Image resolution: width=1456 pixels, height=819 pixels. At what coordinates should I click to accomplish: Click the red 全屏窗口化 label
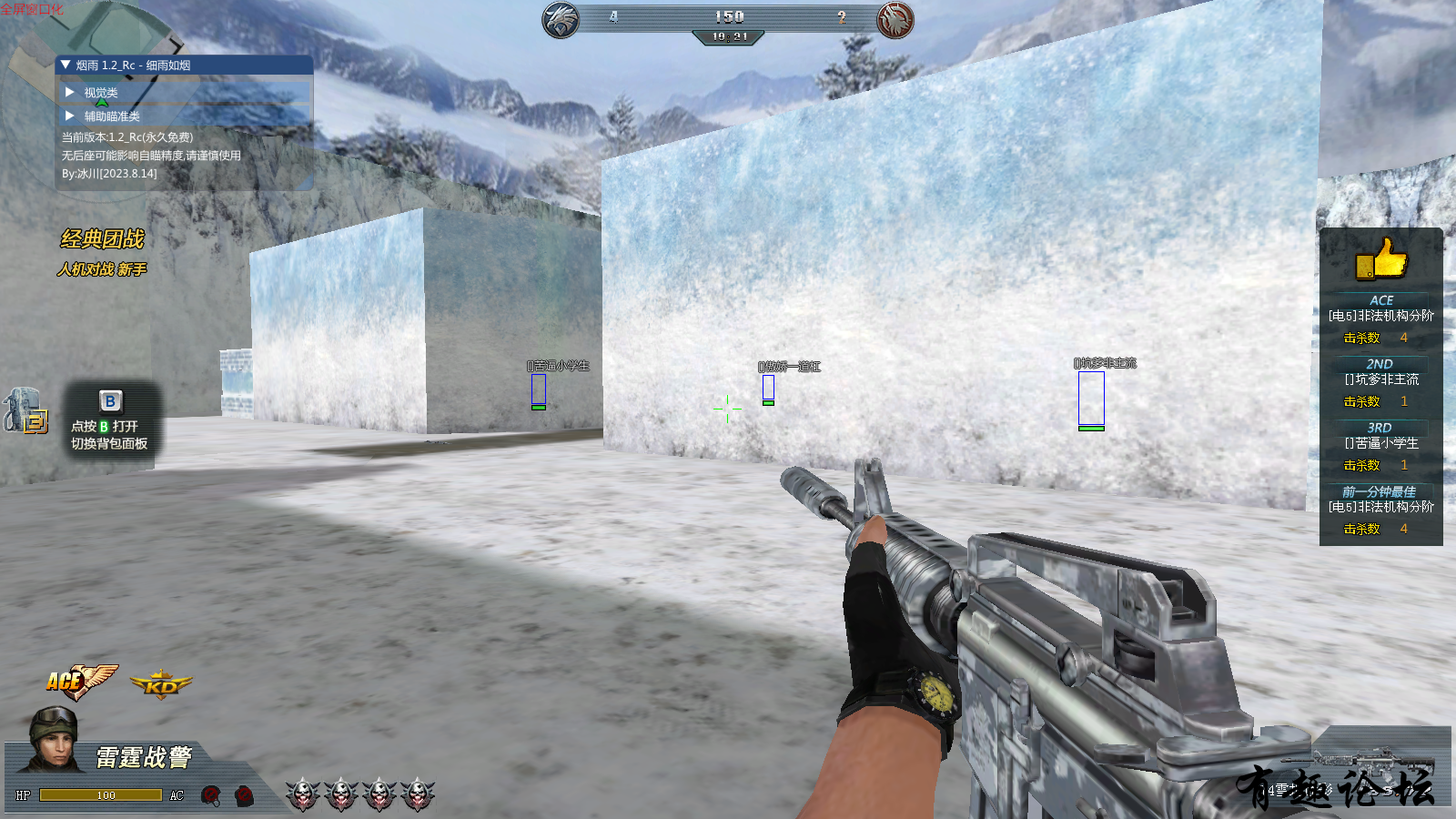click(32, 9)
